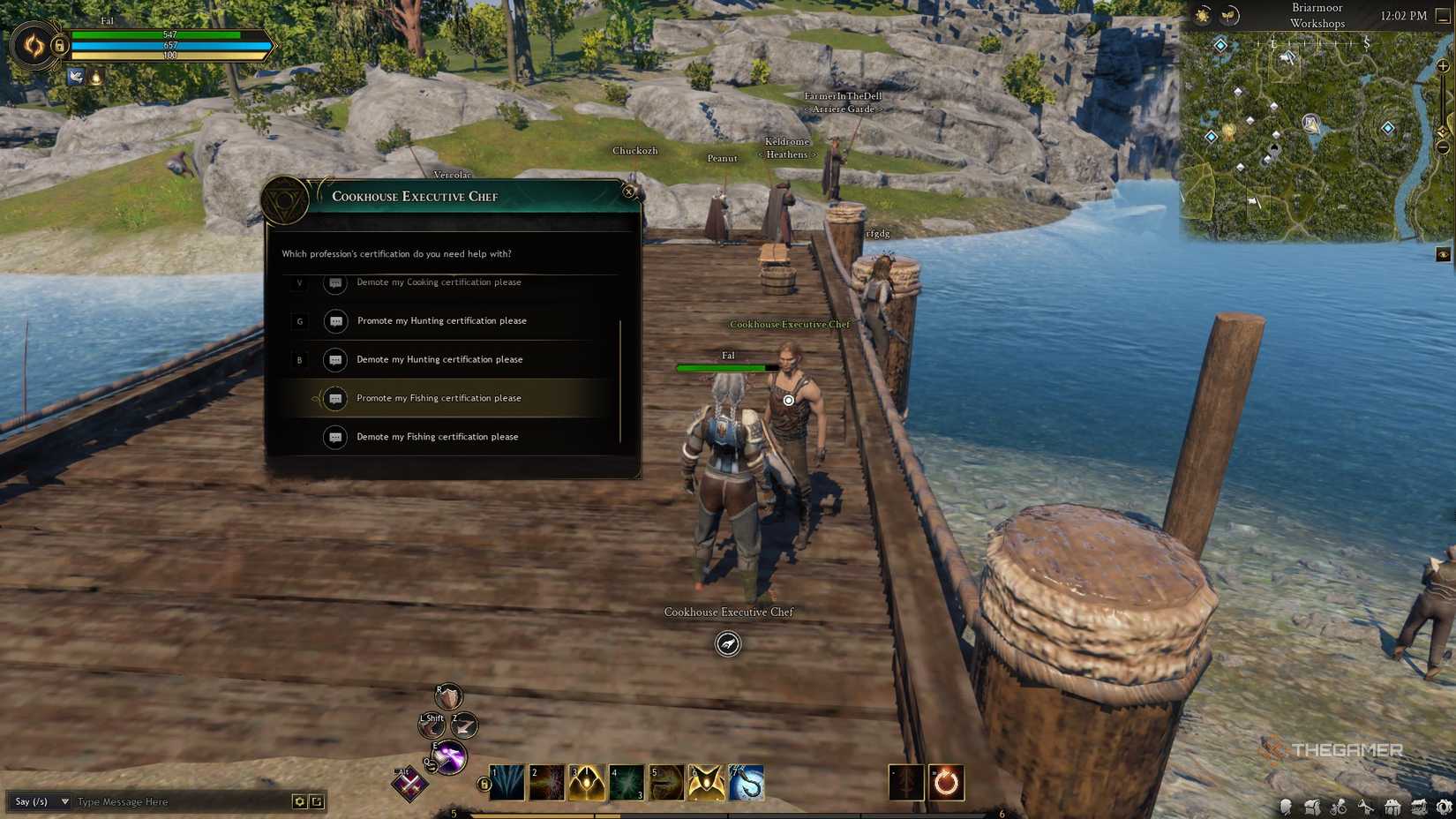Toggle the chat pop-out icon next to the gear
Image resolution: width=1456 pixels, height=819 pixels.
(x=316, y=801)
